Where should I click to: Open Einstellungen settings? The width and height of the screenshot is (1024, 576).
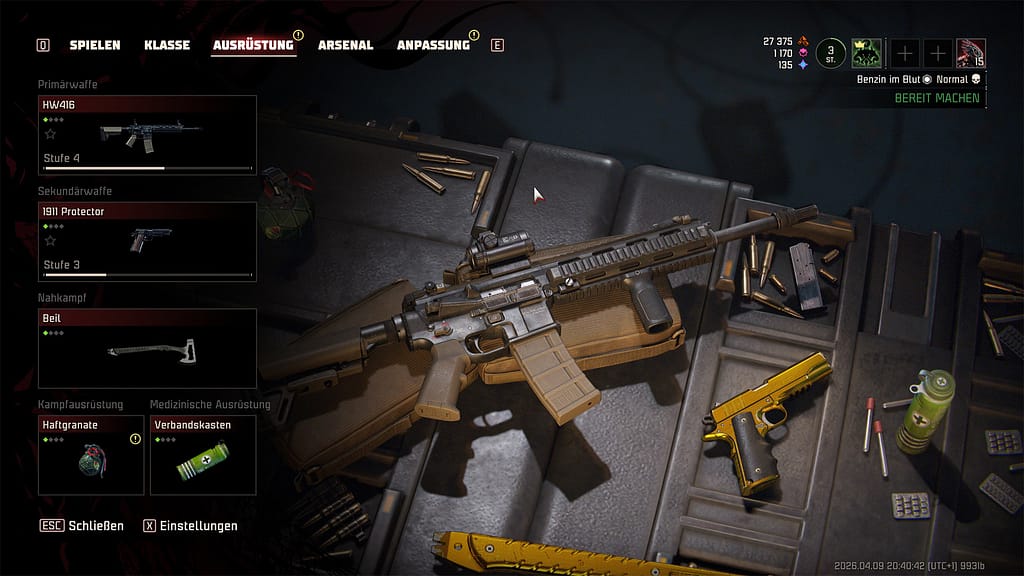tap(190, 525)
